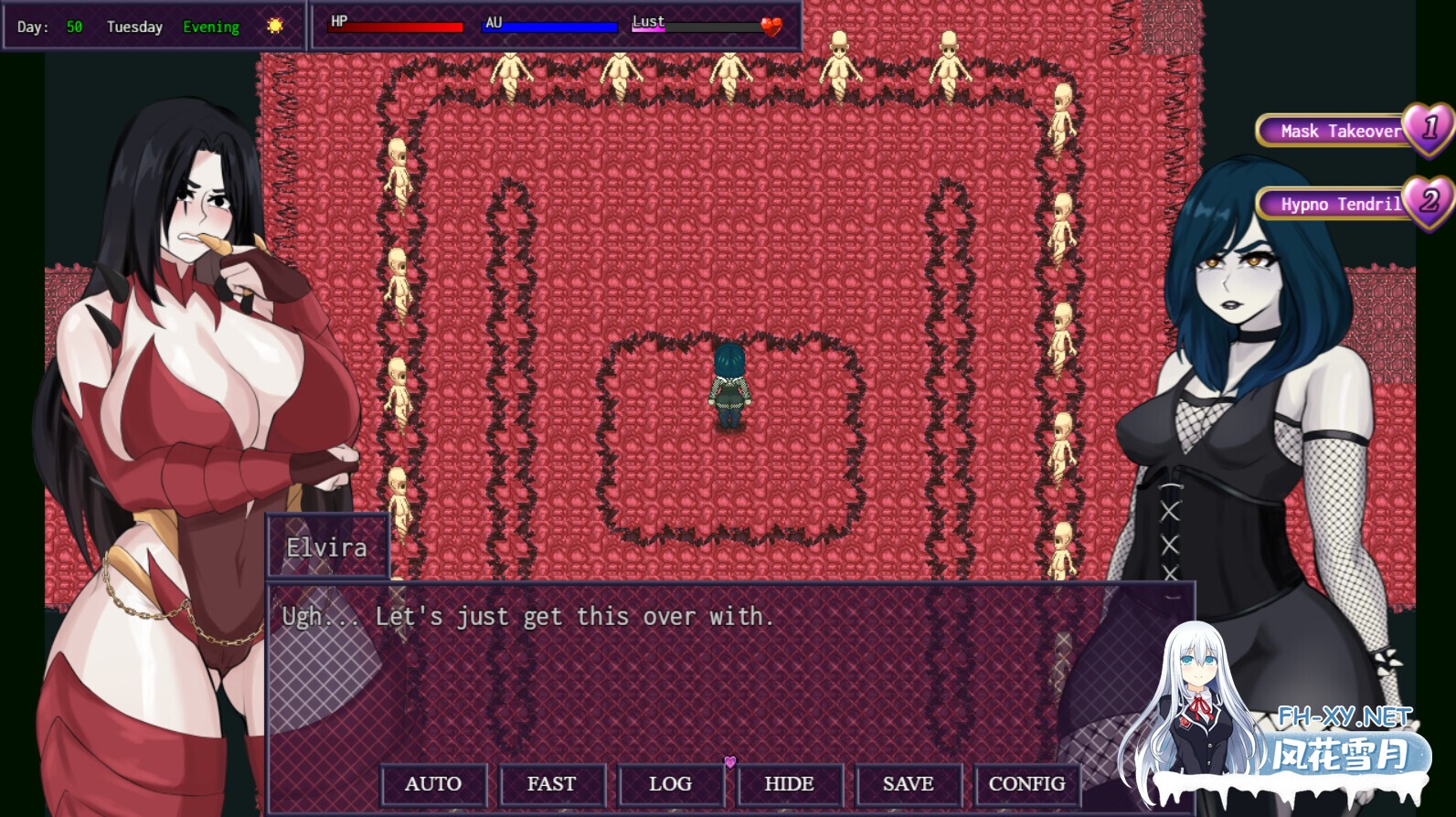
Task: Enable FAST text mode
Action: point(552,783)
